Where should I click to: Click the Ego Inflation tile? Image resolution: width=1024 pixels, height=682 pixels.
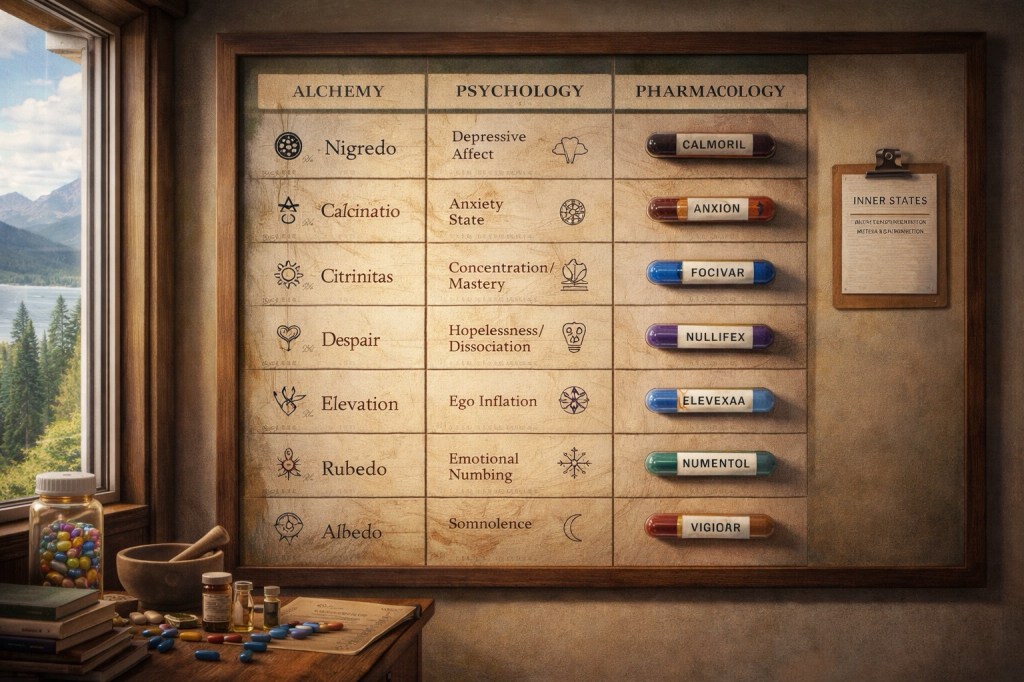(518, 401)
